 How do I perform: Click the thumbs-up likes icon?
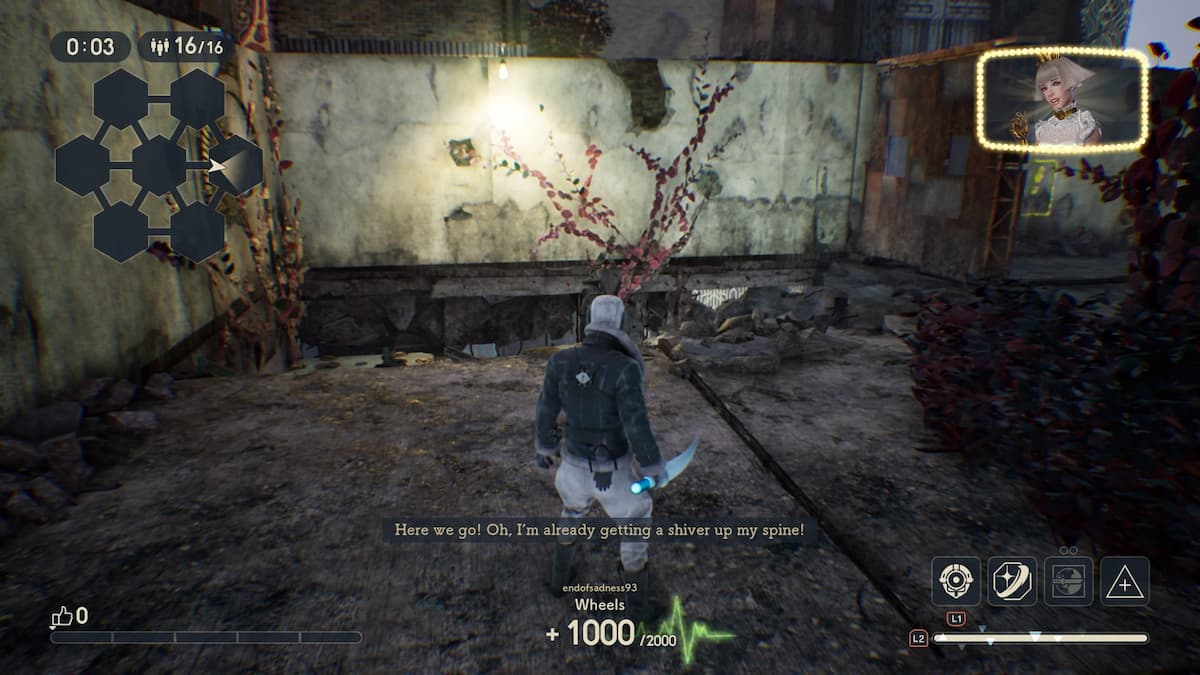(x=61, y=617)
